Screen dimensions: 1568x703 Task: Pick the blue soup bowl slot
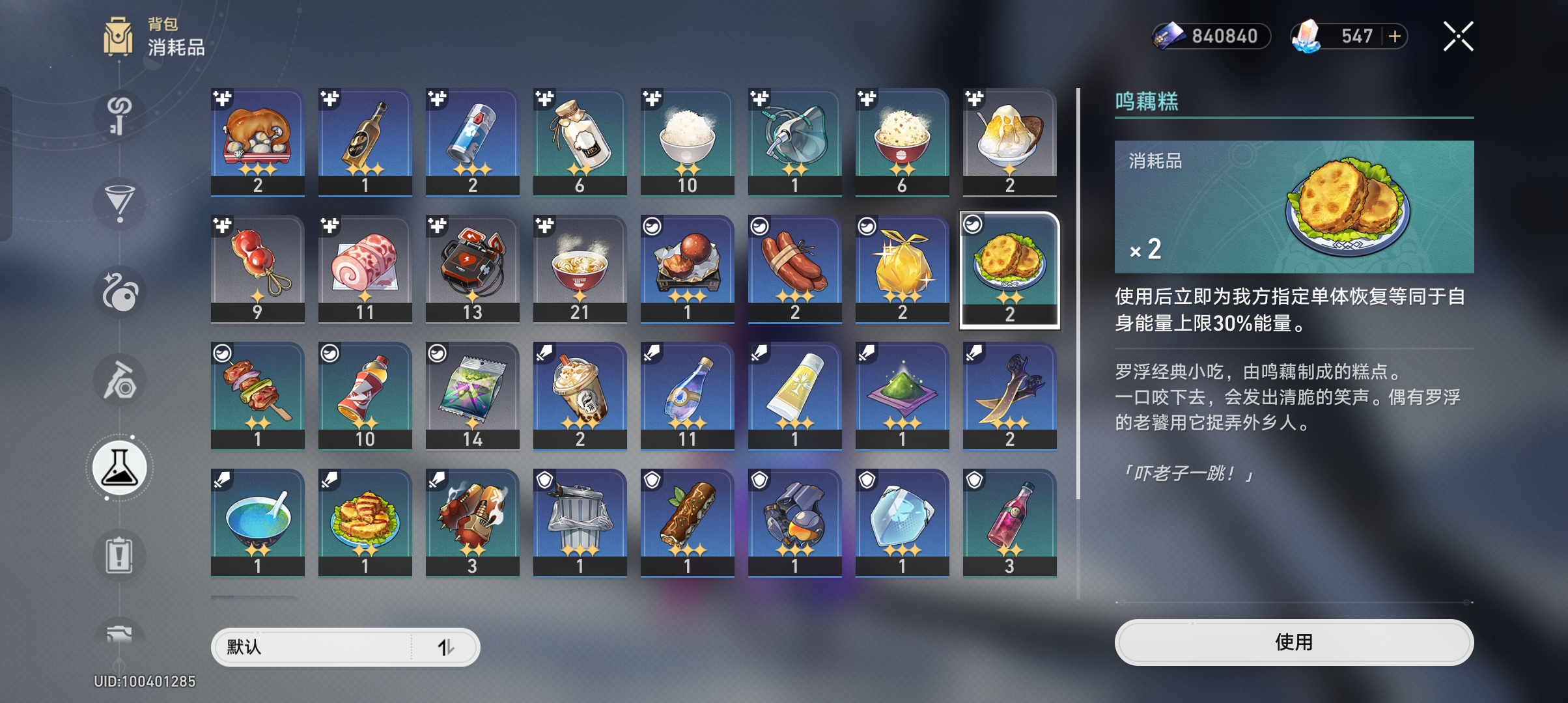click(x=258, y=522)
